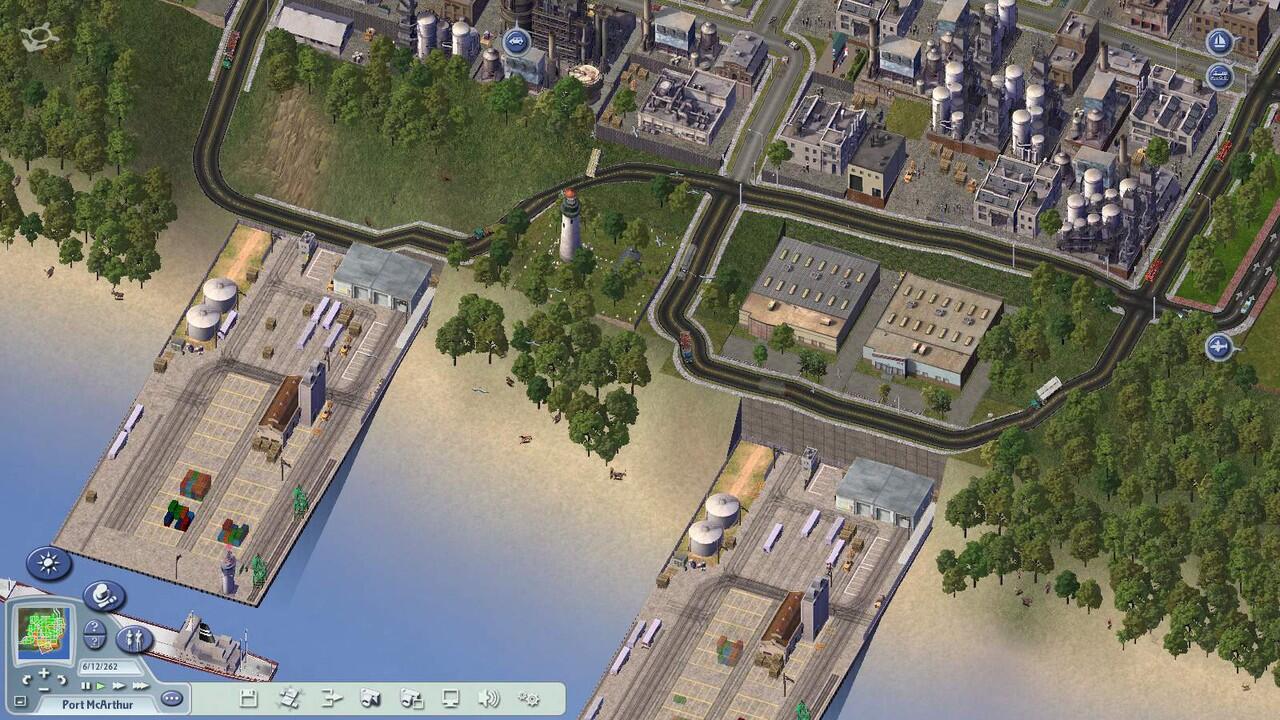Open the audio options speaker icon

point(488,697)
